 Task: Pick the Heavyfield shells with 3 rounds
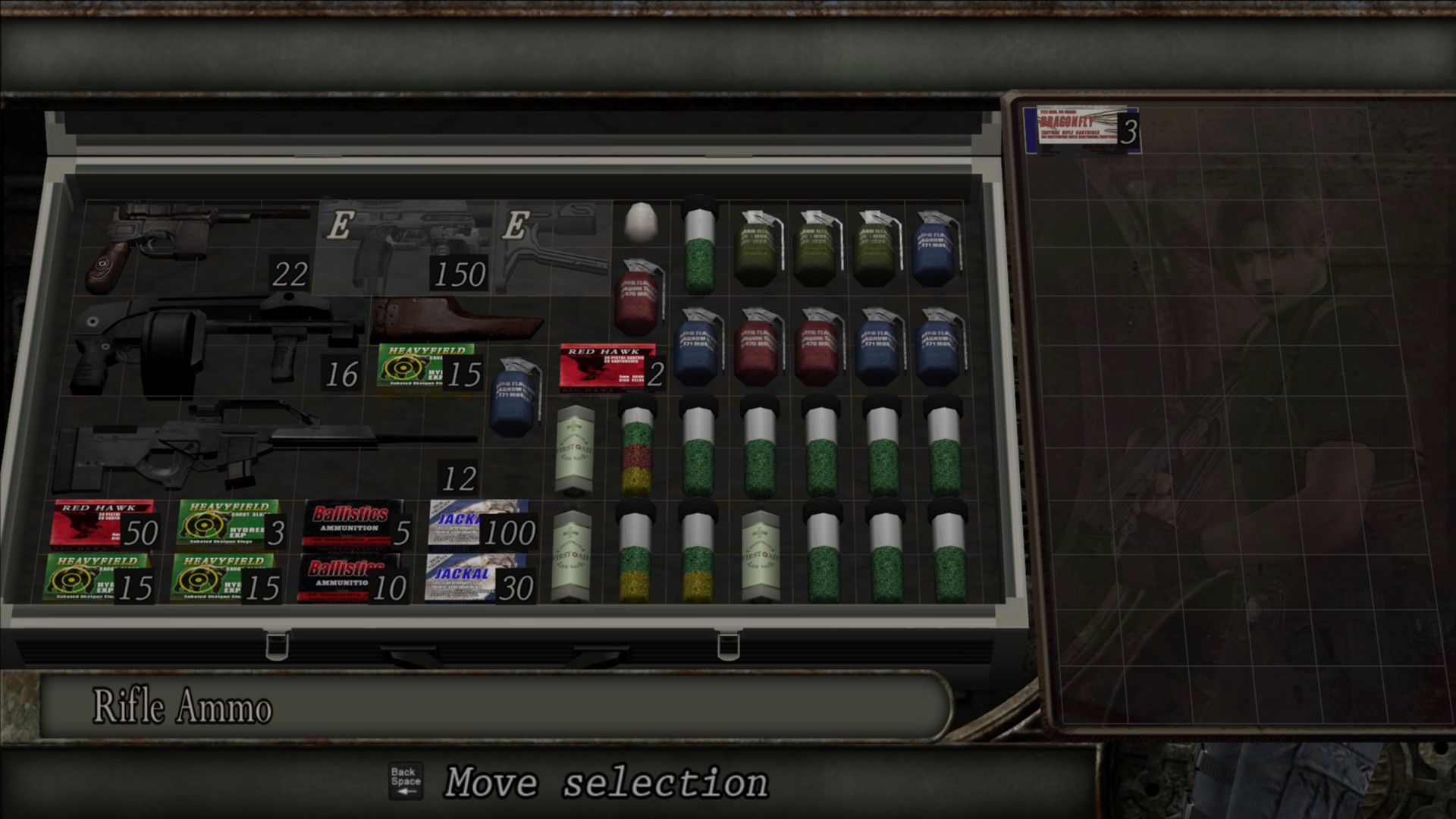coord(227,523)
